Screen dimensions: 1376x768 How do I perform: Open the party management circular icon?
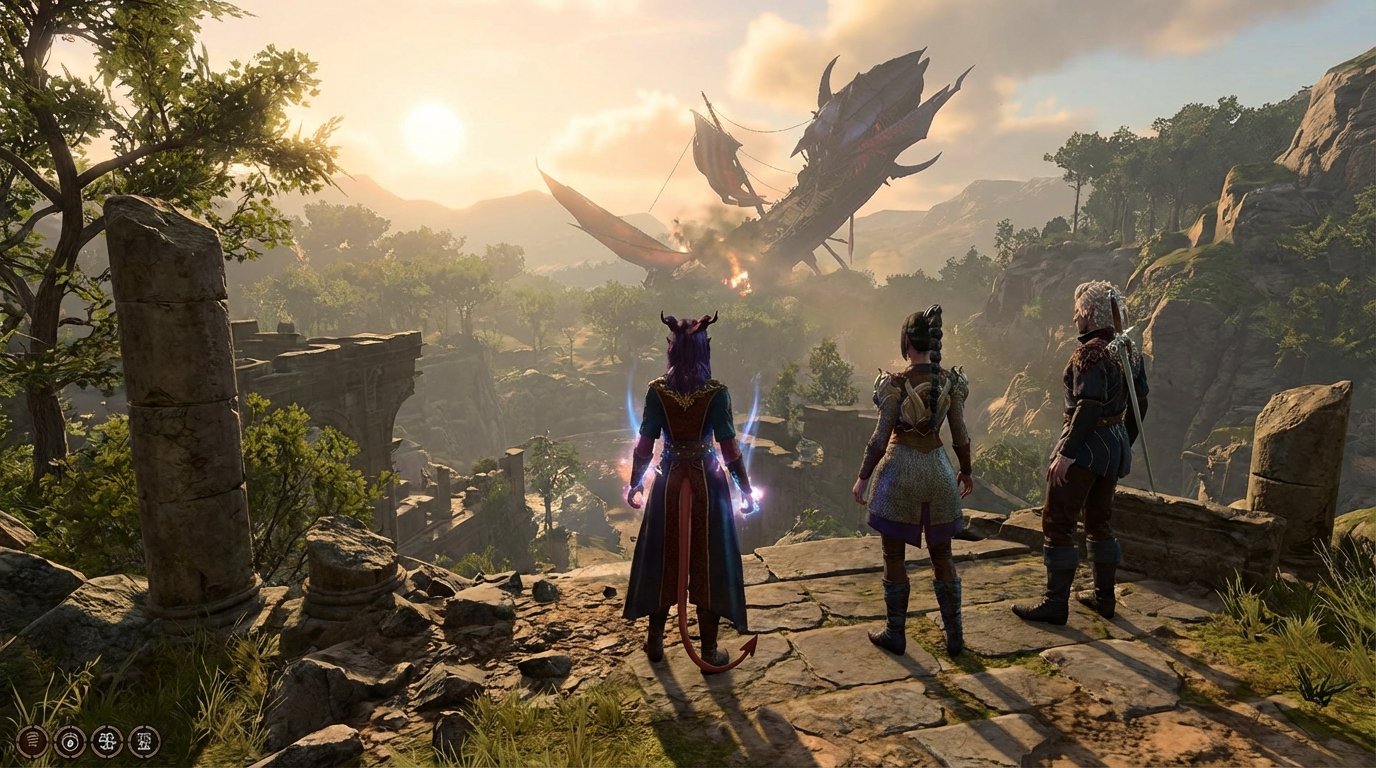pyautogui.click(x=108, y=742)
